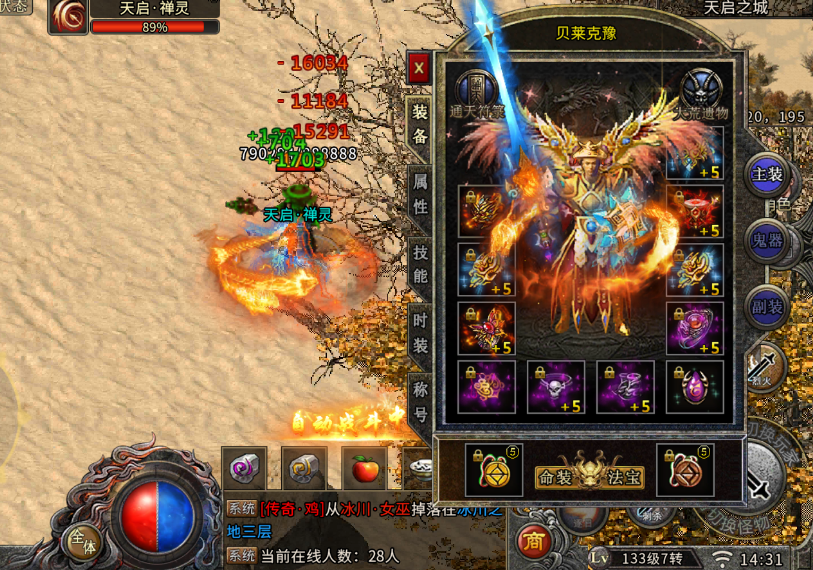813x570 pixels.
Task: Select the purple egg gem slot
Action: [x=694, y=386]
